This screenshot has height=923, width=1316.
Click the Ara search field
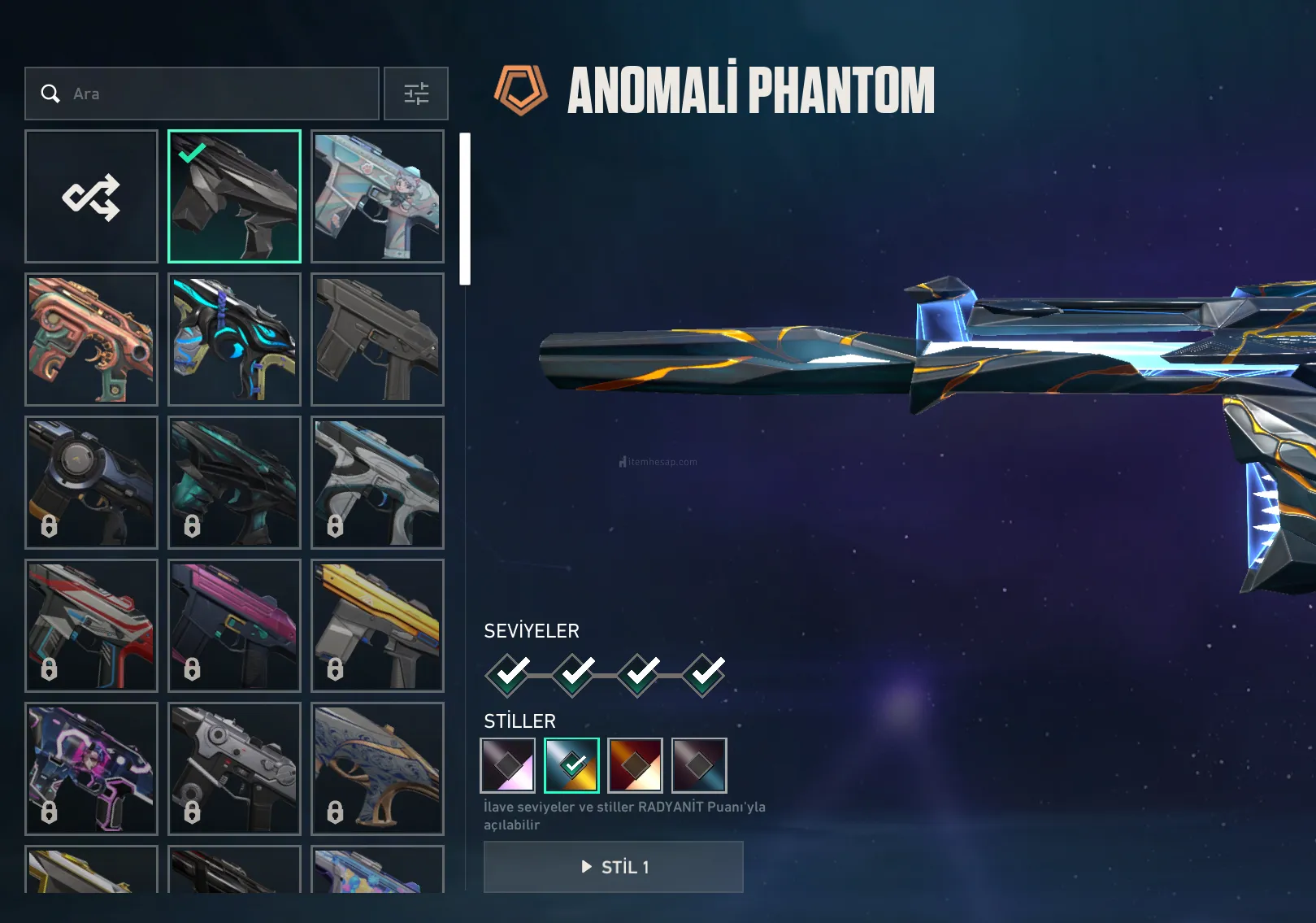click(x=202, y=94)
